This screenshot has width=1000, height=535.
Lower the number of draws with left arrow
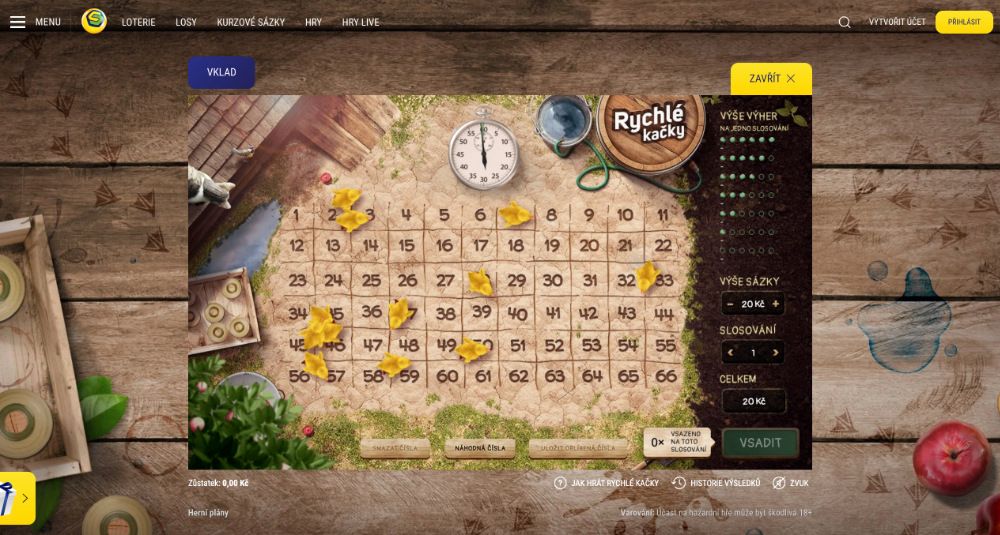731,353
